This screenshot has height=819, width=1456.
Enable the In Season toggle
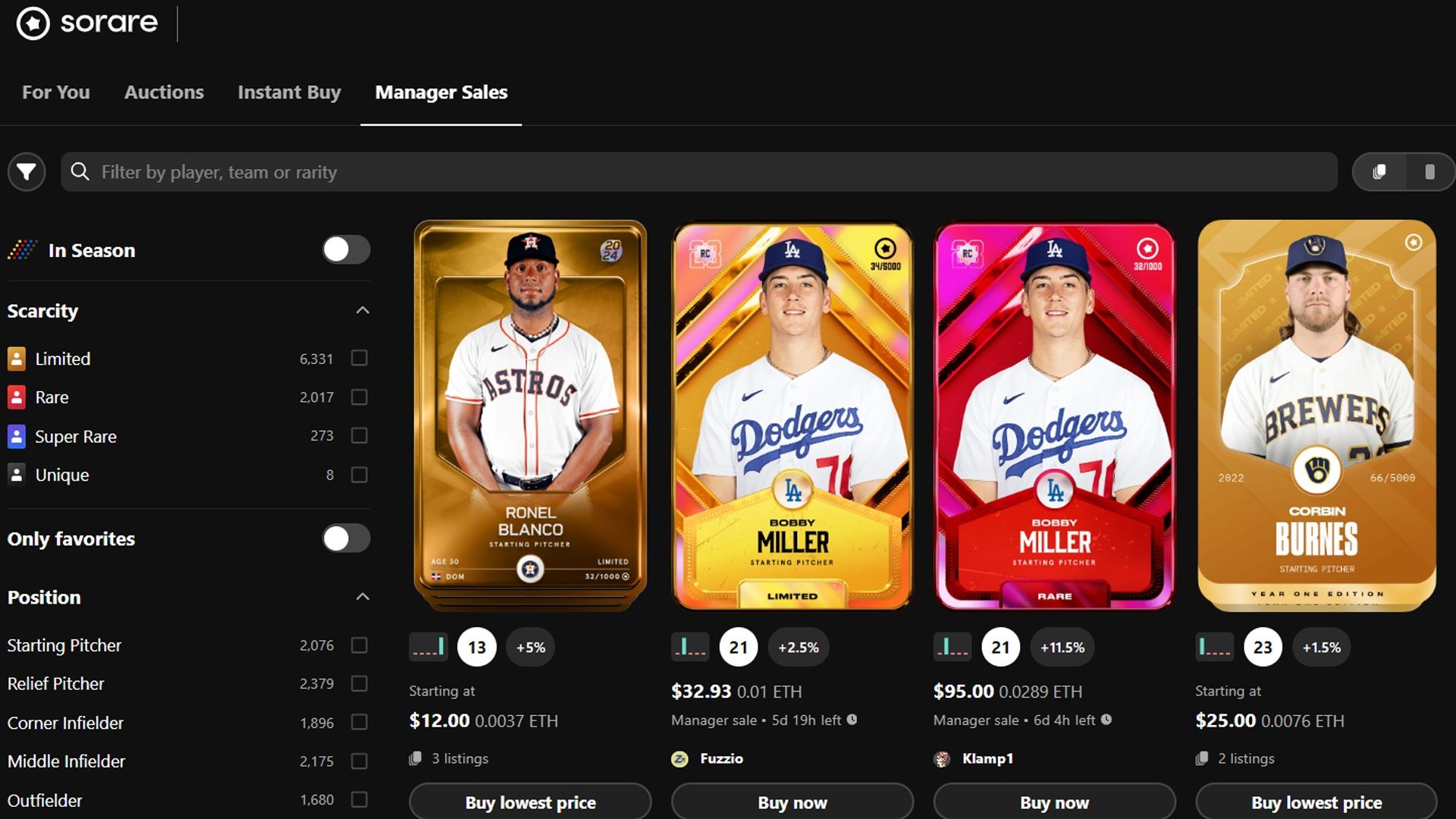point(346,249)
